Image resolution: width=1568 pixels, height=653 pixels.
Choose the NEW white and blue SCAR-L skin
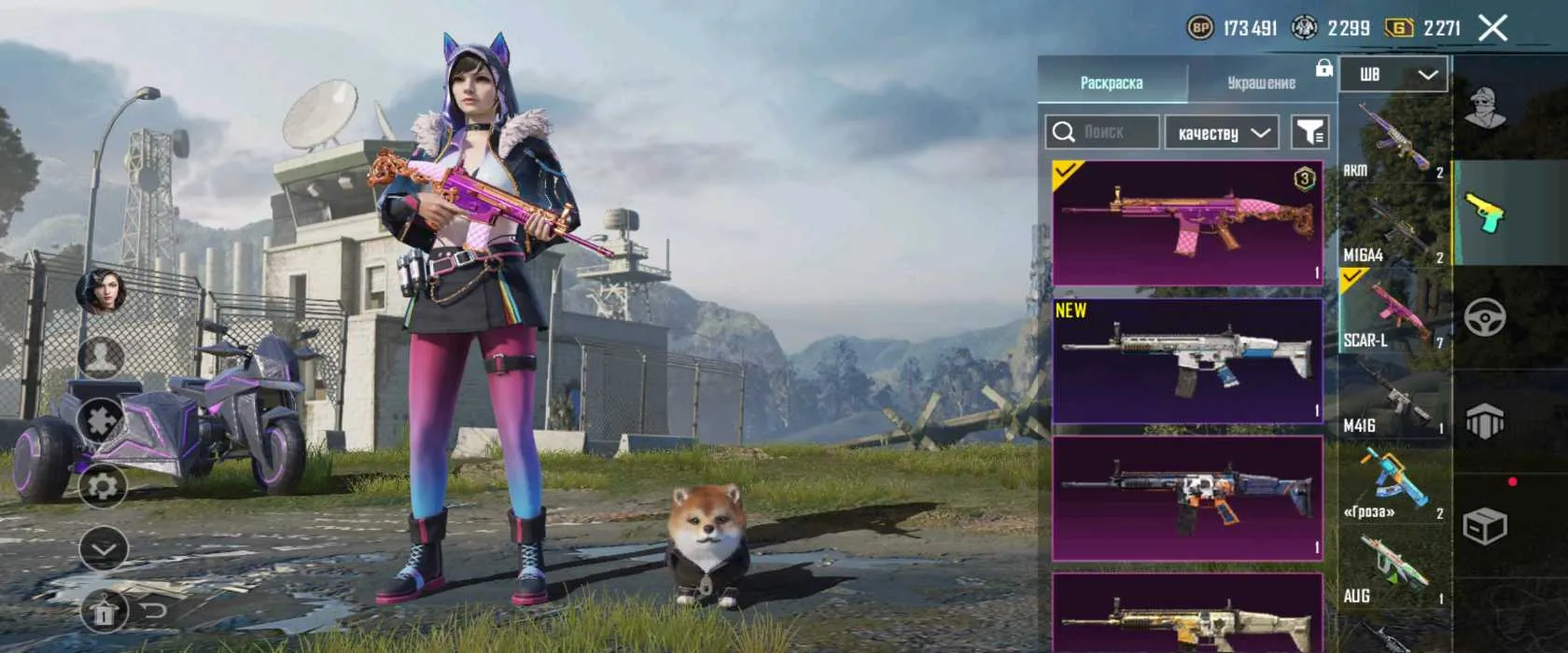click(x=1187, y=360)
